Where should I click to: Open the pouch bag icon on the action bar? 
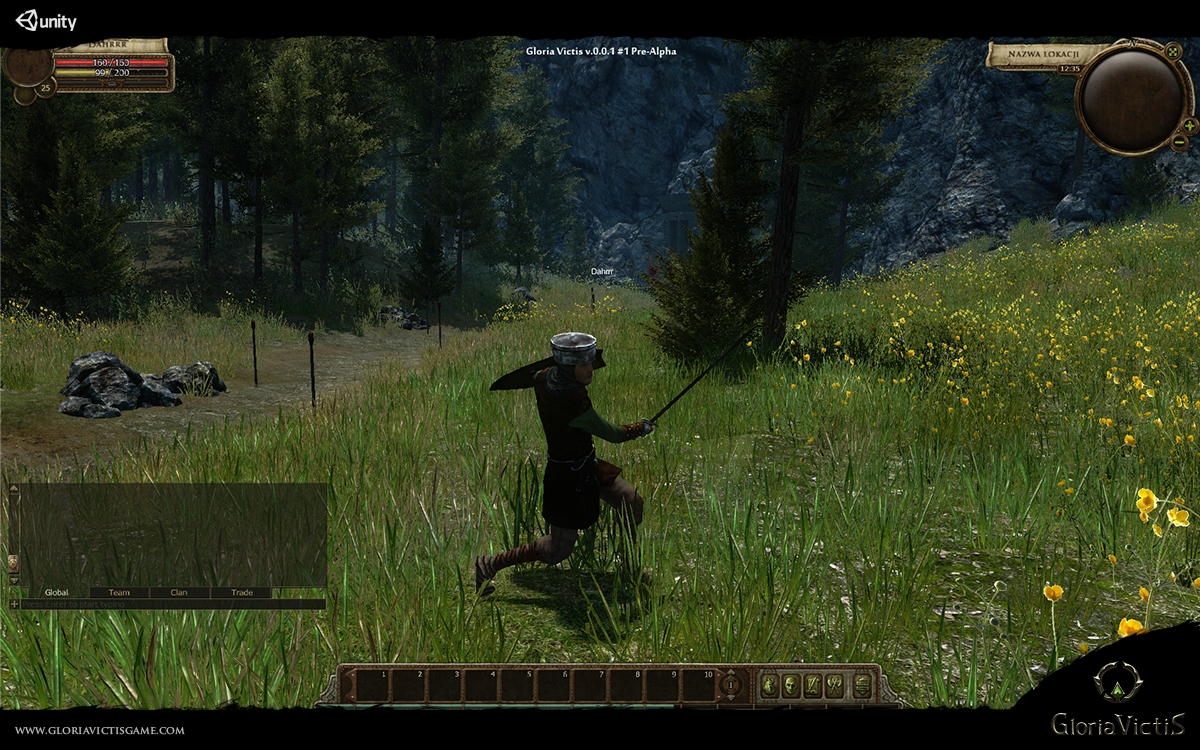[769, 685]
